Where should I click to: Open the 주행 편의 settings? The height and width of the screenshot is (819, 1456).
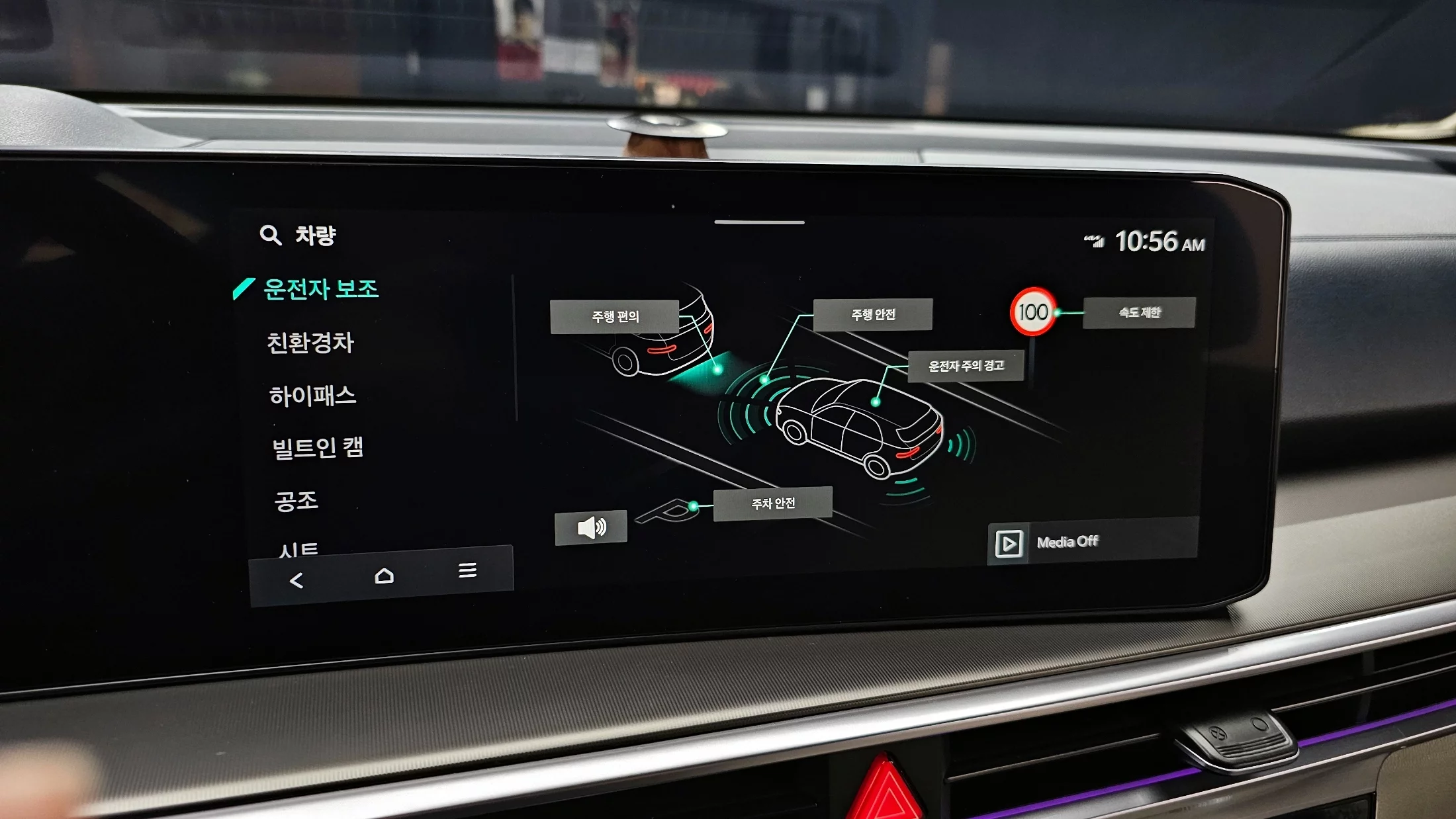pyautogui.click(x=615, y=317)
